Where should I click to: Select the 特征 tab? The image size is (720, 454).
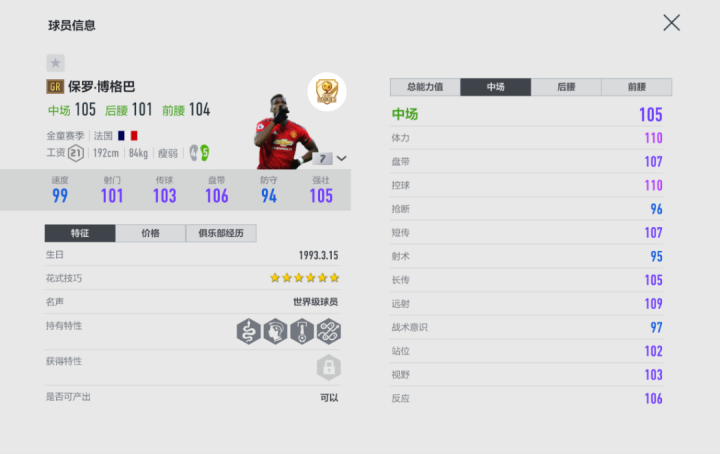[x=80, y=233]
